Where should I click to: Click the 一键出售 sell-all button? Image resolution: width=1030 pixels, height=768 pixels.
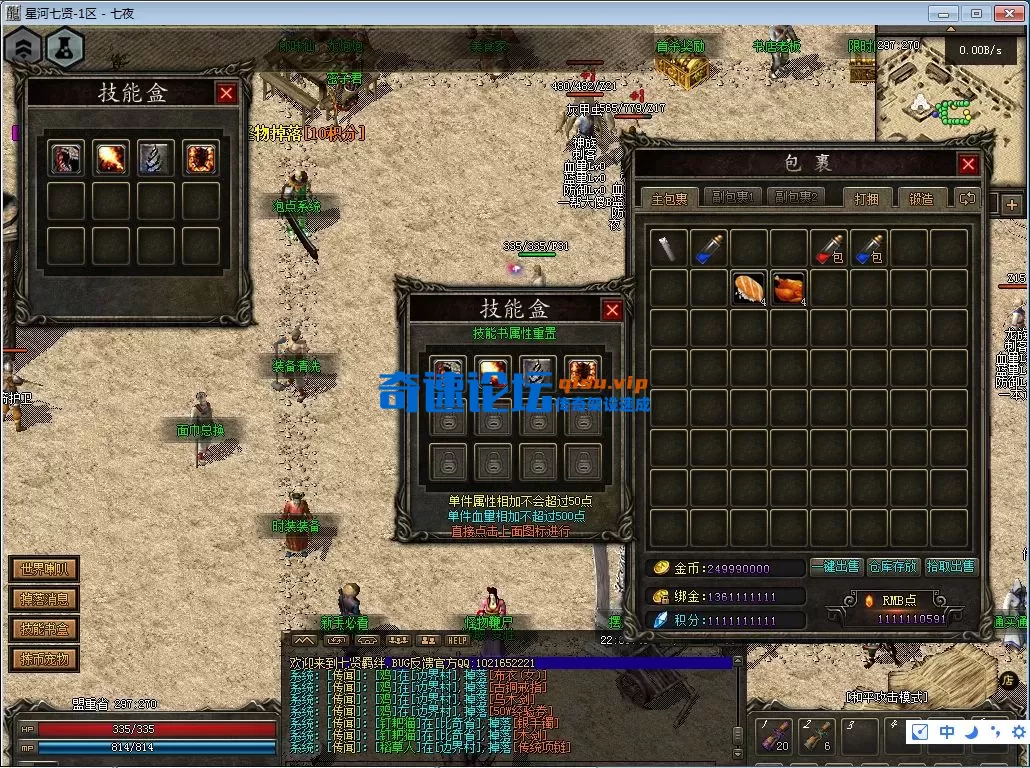coord(835,567)
